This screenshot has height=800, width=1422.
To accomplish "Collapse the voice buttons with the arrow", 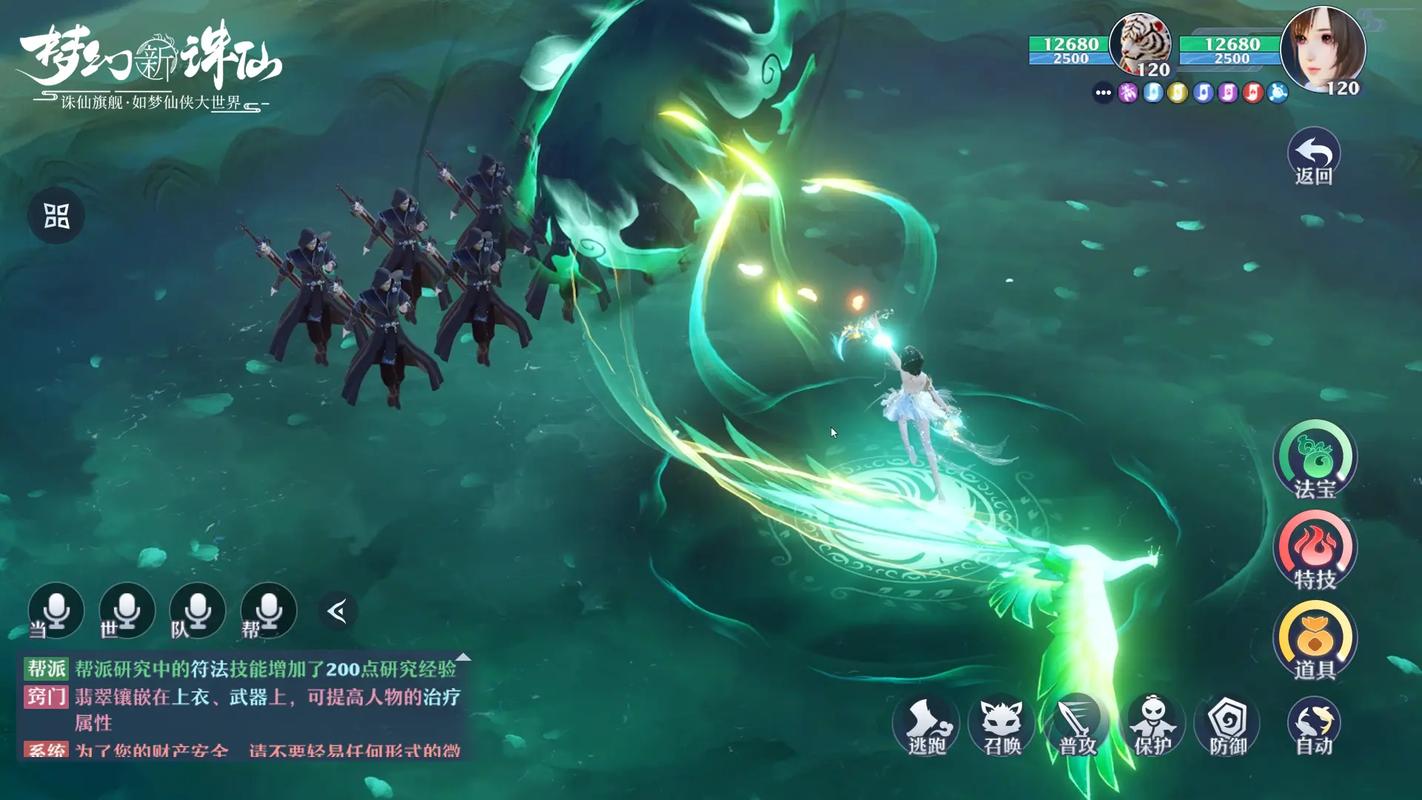I will pos(338,610).
